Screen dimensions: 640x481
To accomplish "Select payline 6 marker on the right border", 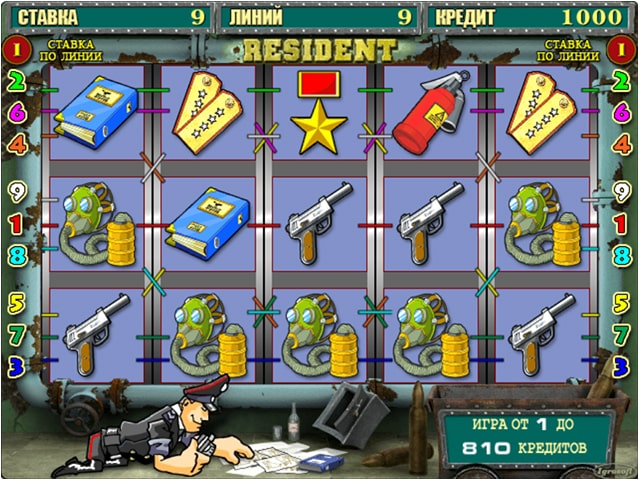I will pos(622,114).
